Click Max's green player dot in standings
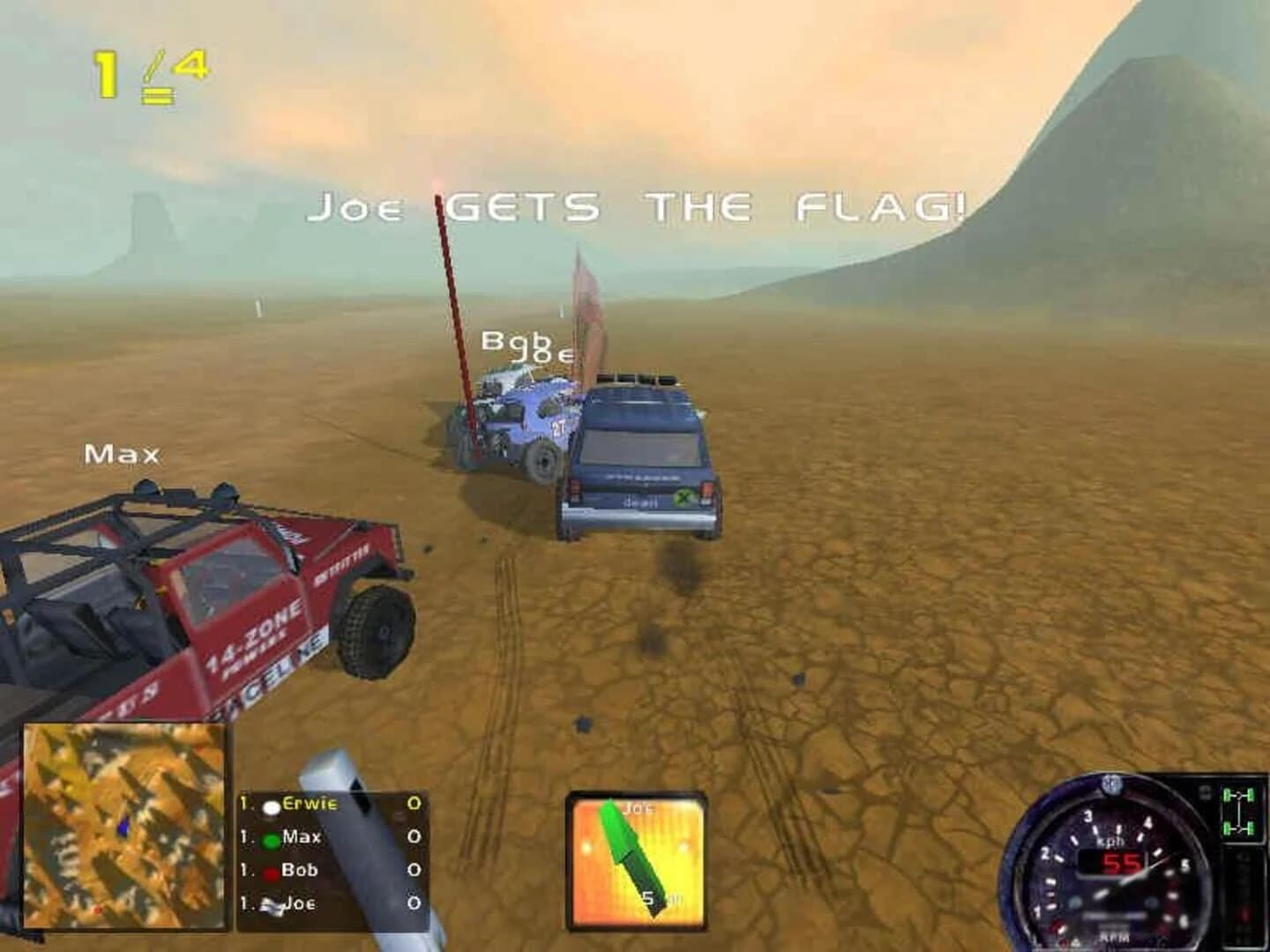The image size is (1270, 952). tap(270, 840)
